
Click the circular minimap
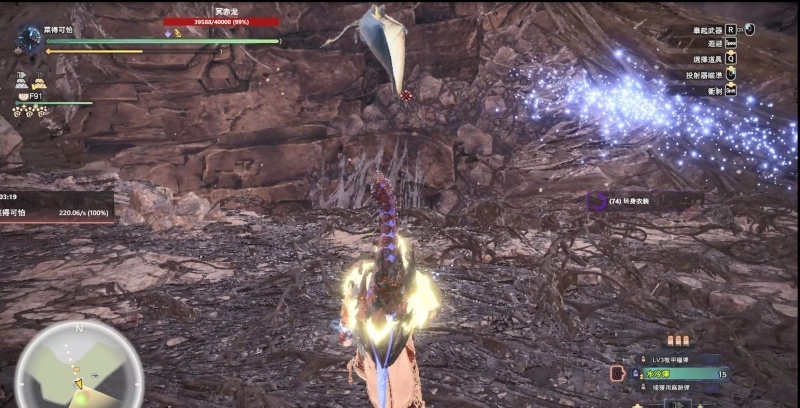tap(79, 364)
